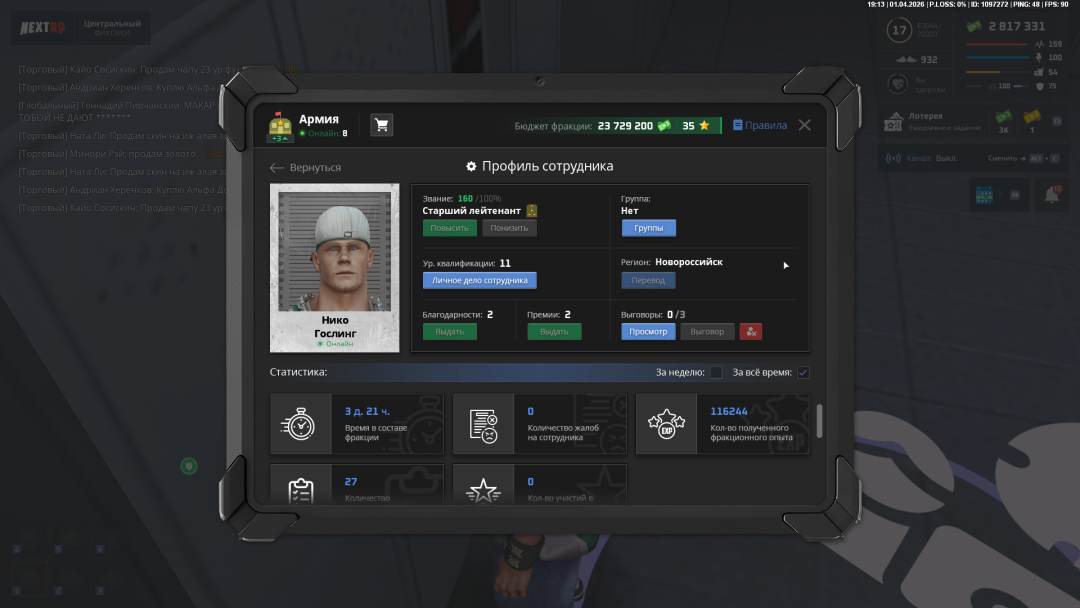Toggle the За всё время checkbox
This screenshot has height=608, width=1080.
coord(803,373)
